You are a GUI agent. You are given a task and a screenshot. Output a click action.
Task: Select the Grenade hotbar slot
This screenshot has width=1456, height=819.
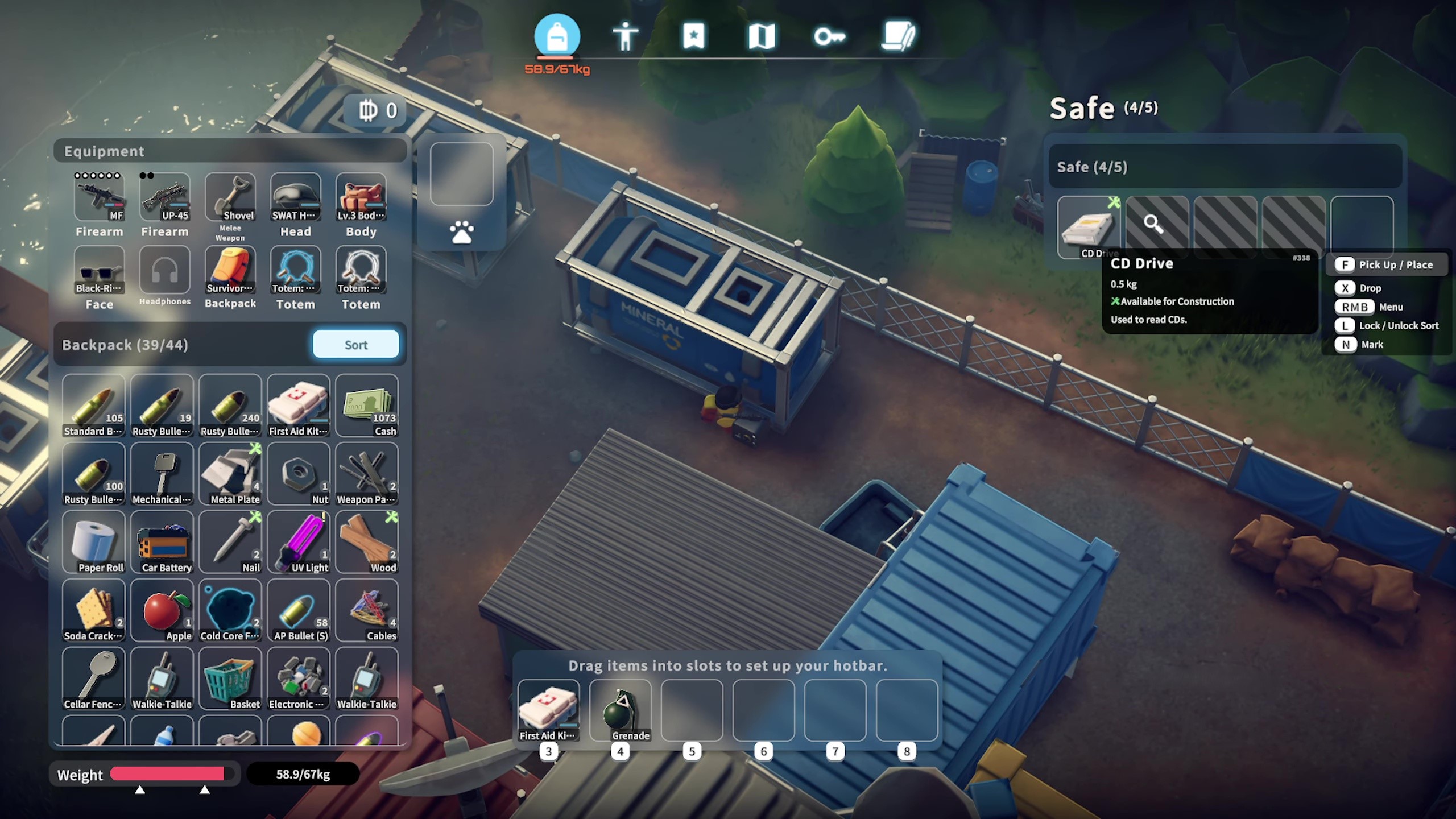621,710
